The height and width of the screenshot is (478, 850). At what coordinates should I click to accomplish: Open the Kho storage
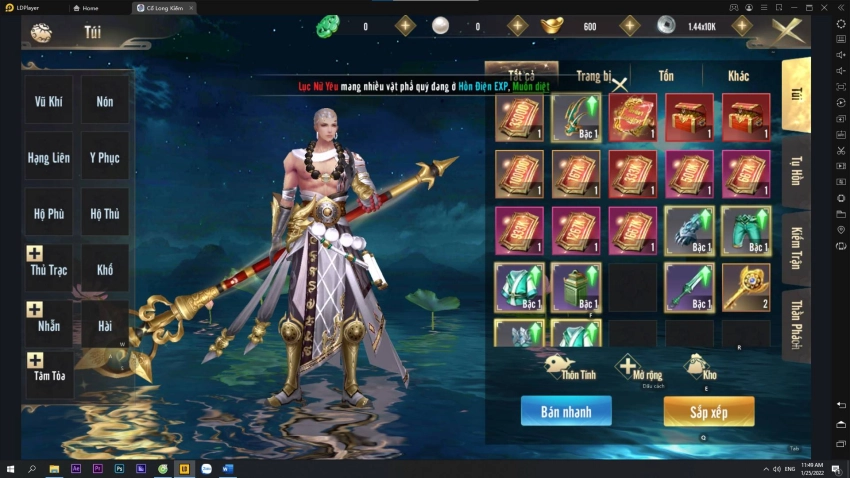[700, 367]
